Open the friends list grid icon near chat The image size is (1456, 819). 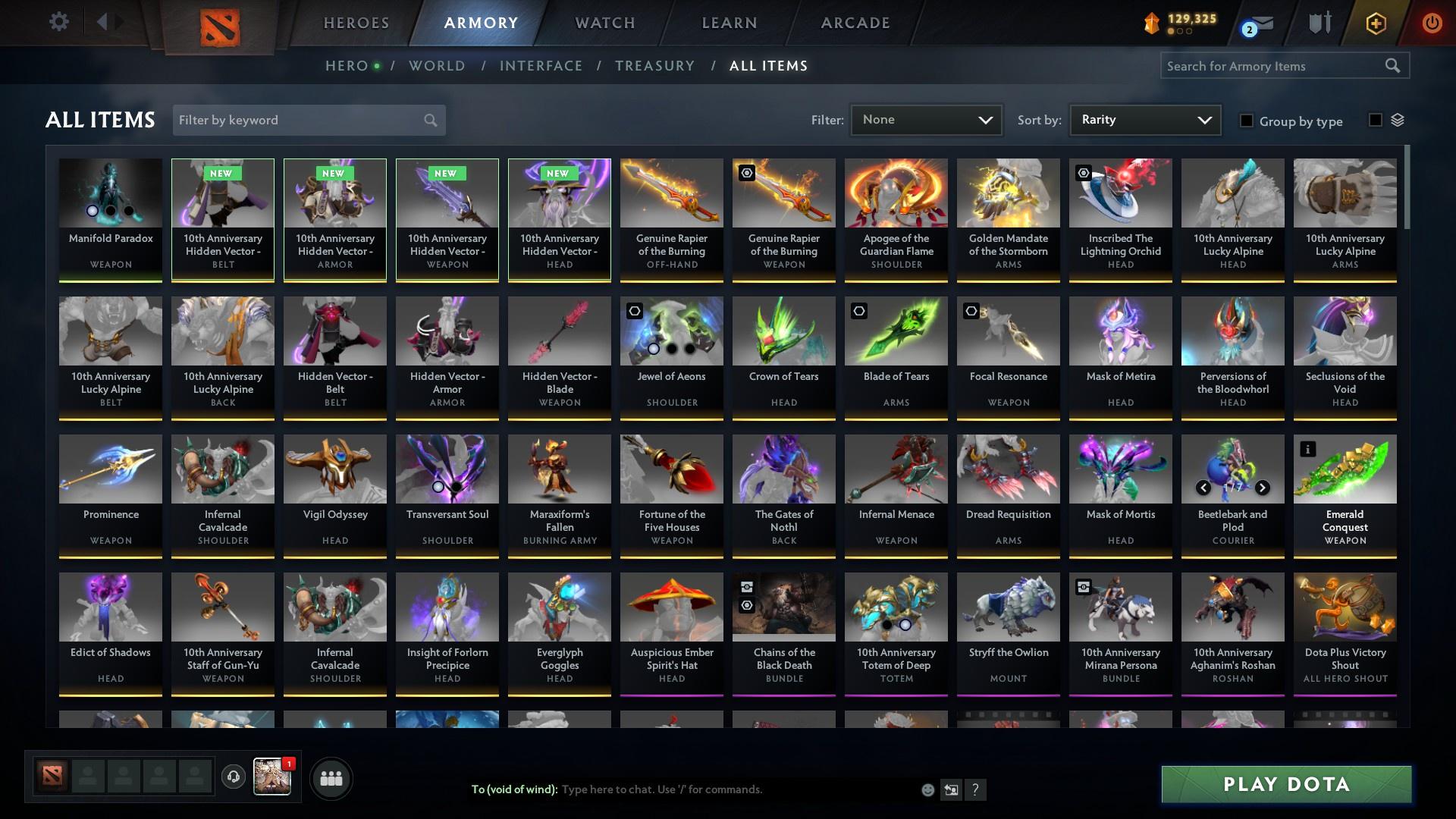pos(330,778)
